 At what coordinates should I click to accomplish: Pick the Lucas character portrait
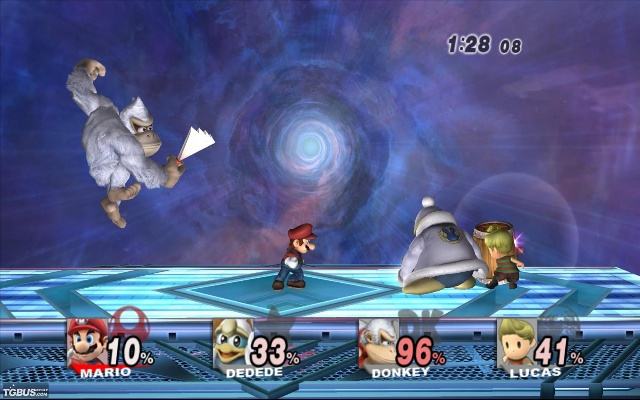pyautogui.click(x=517, y=343)
